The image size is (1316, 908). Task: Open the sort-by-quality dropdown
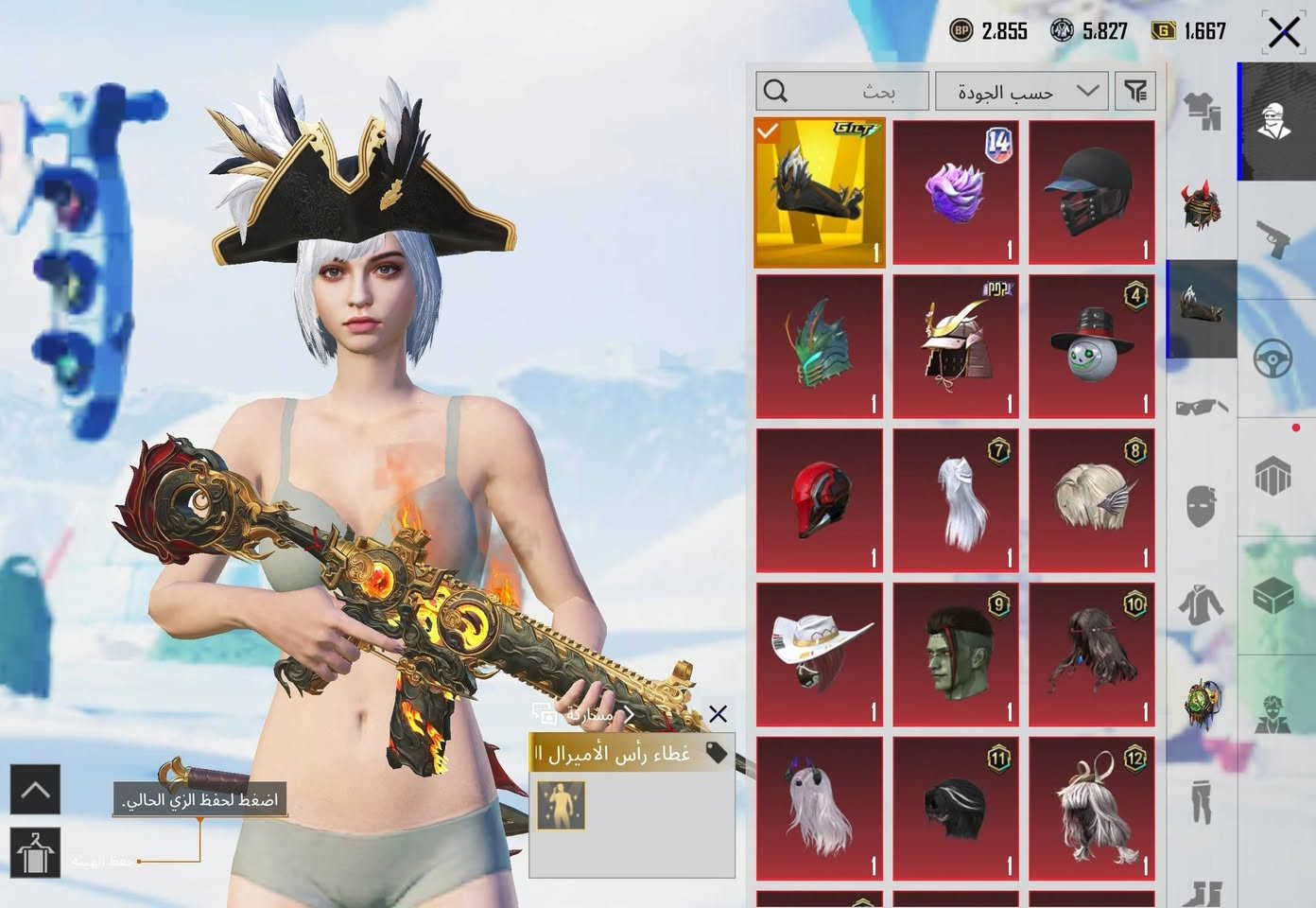point(1021,92)
